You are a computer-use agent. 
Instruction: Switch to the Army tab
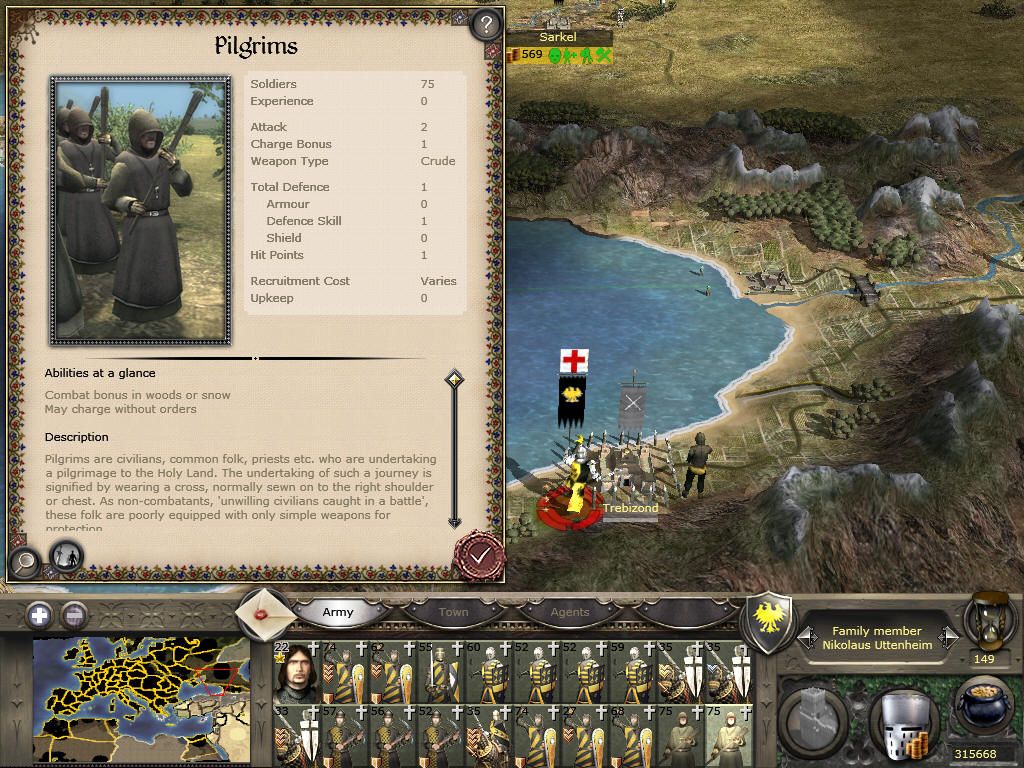(x=338, y=612)
